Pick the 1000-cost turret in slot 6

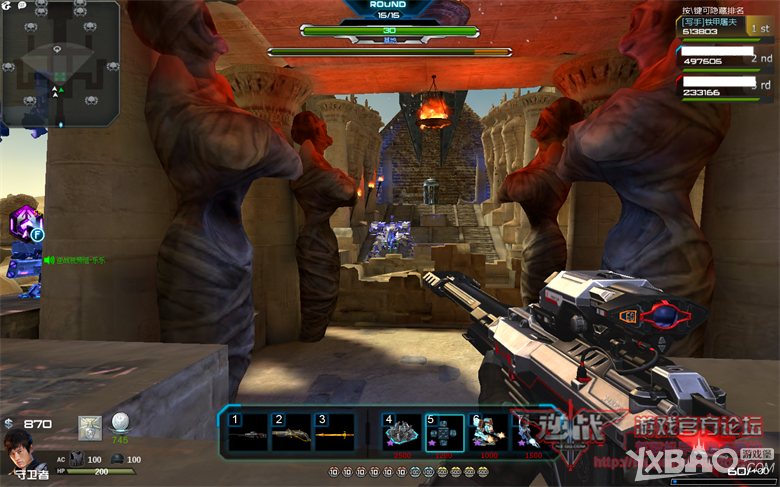pyautogui.click(x=487, y=435)
